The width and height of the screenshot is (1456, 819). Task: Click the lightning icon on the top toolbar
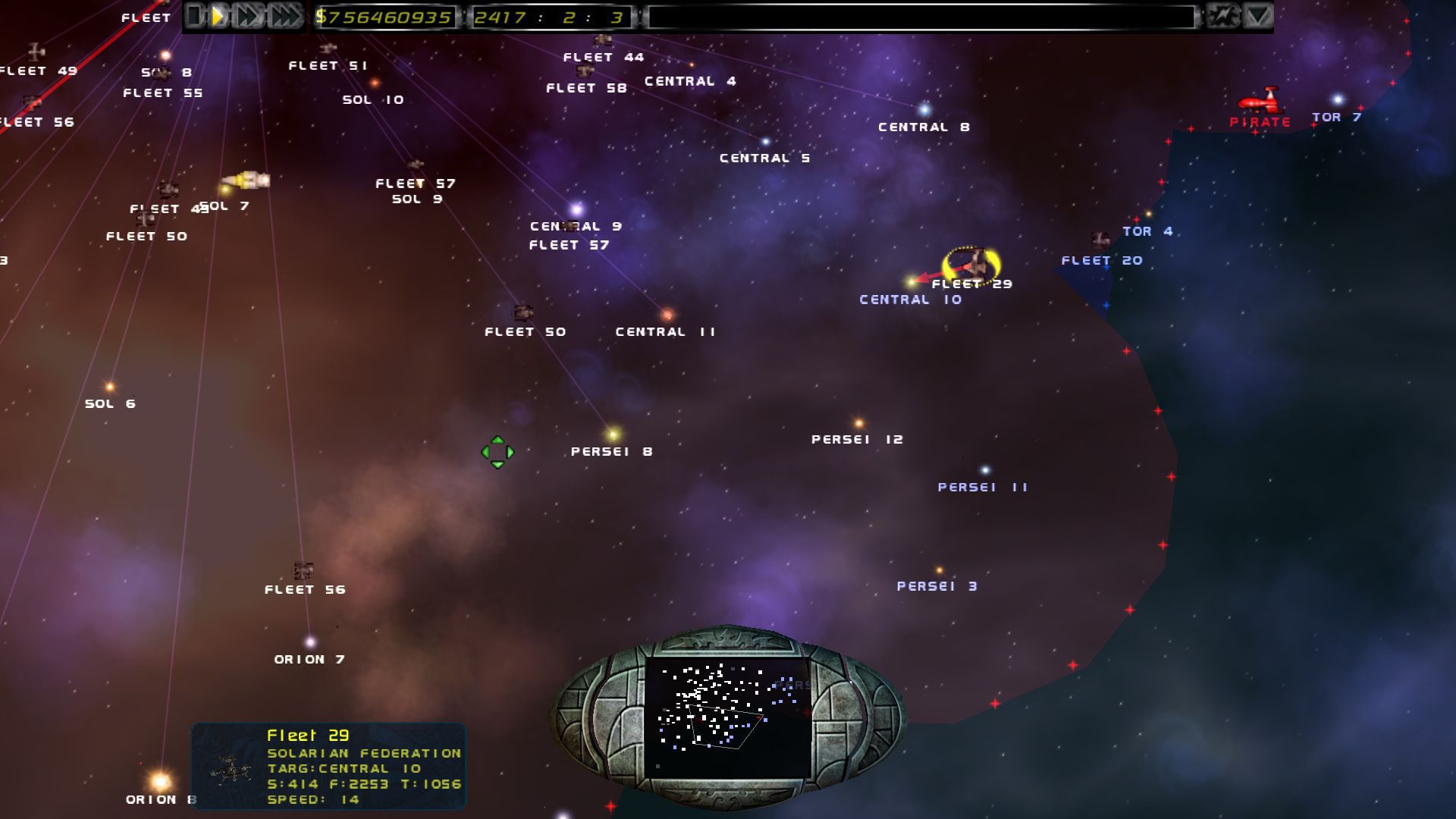[1221, 15]
